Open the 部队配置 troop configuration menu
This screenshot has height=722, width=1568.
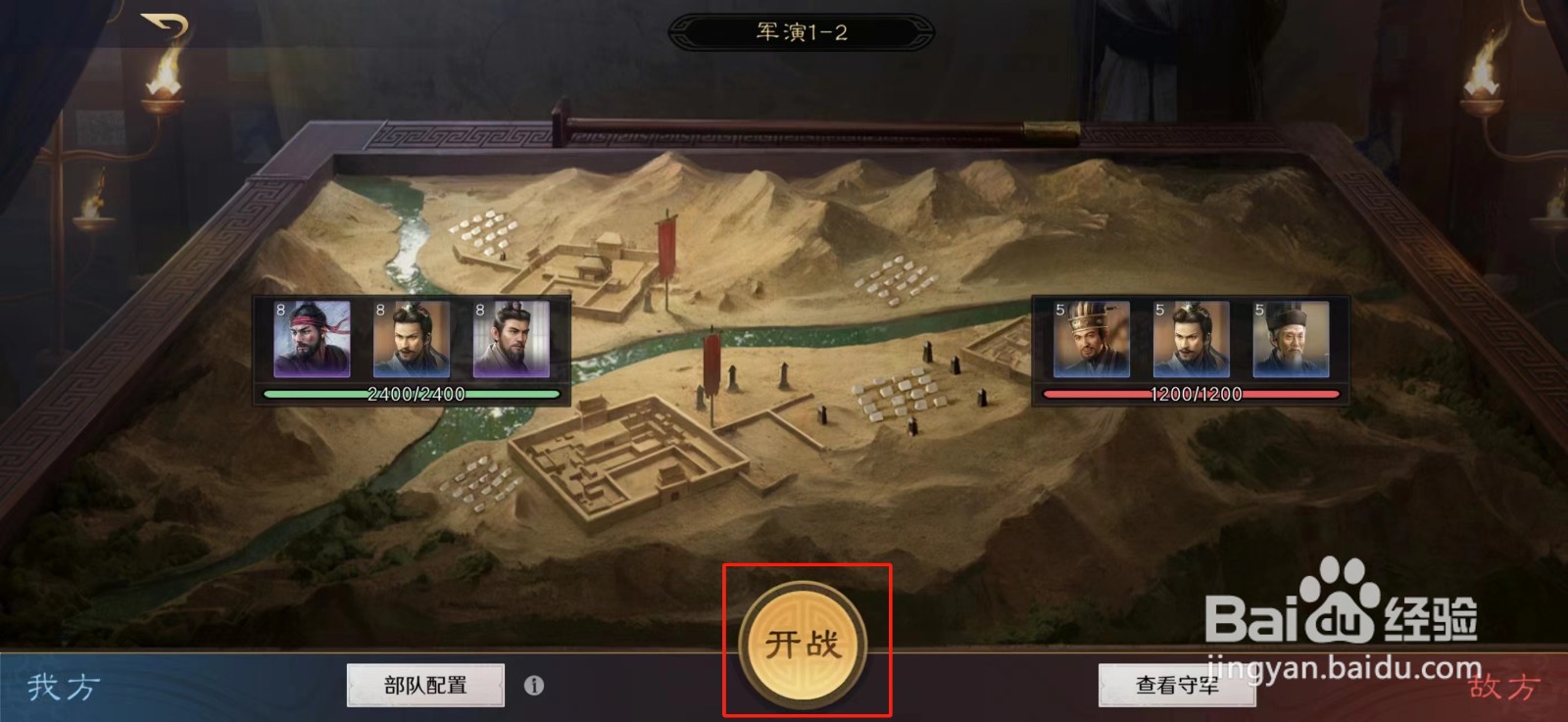point(423,687)
